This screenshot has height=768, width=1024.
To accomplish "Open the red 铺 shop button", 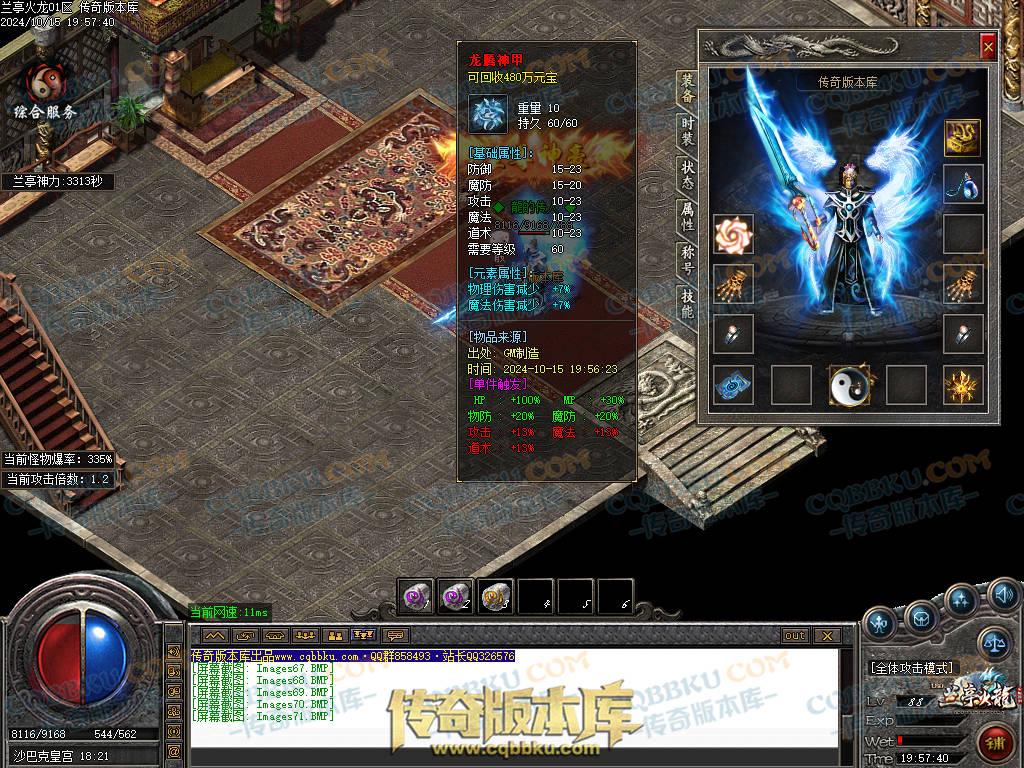I will pyautogui.click(x=996, y=743).
